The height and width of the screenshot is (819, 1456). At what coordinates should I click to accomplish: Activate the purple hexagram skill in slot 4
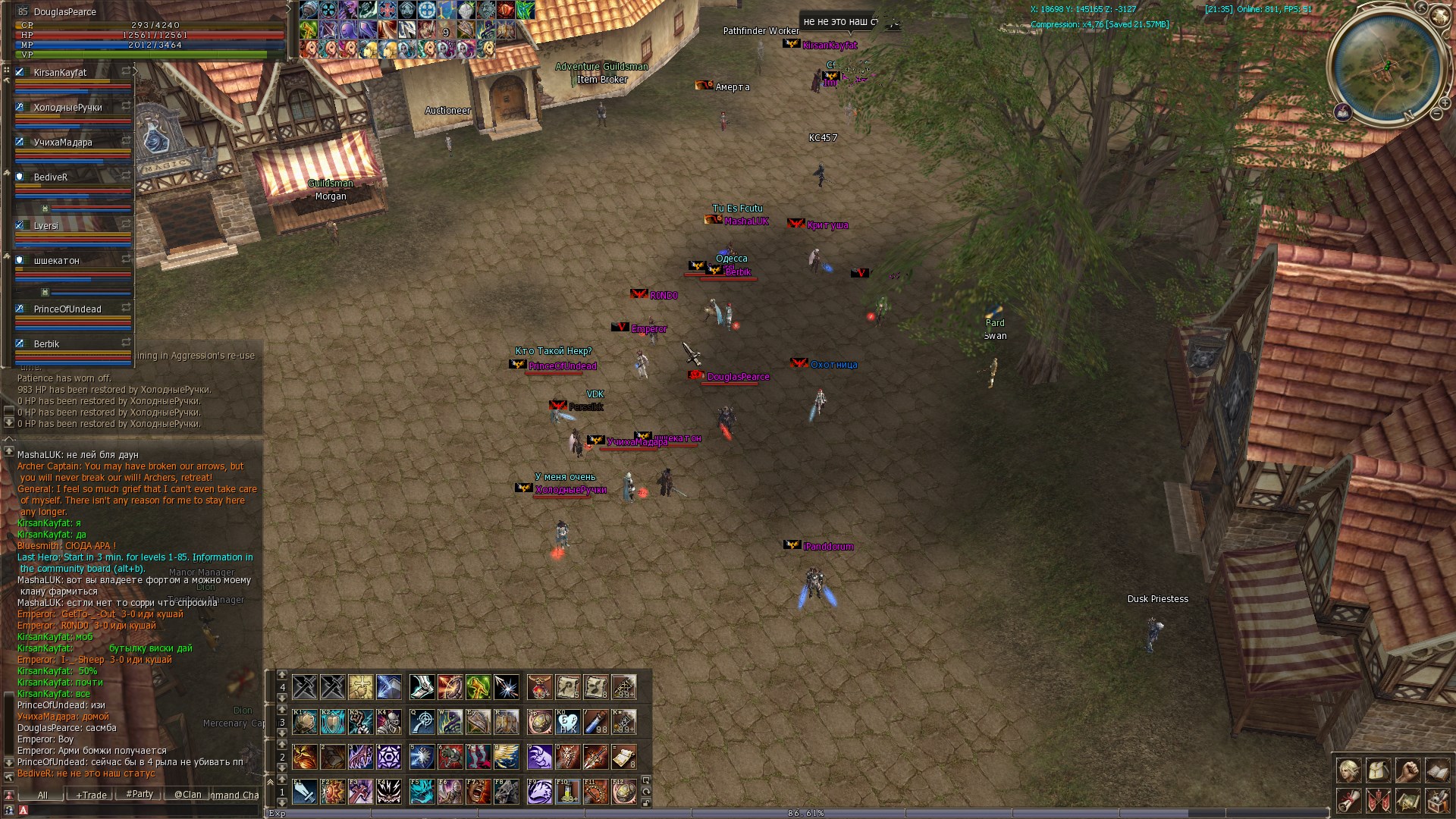click(x=389, y=757)
